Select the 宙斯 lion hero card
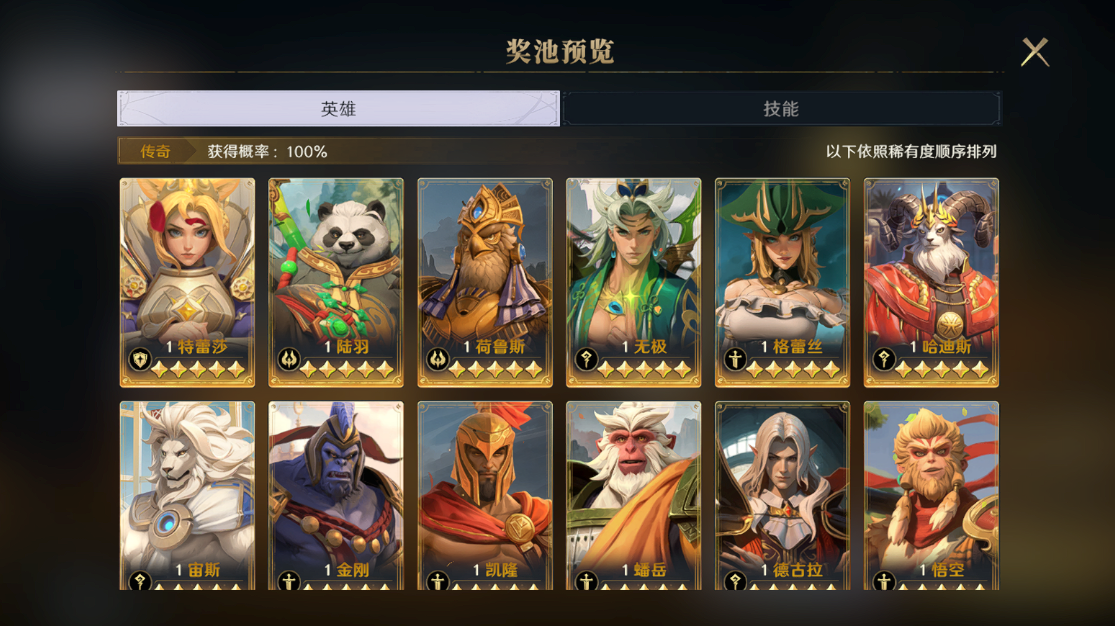The height and width of the screenshot is (626, 1115). tap(187, 495)
